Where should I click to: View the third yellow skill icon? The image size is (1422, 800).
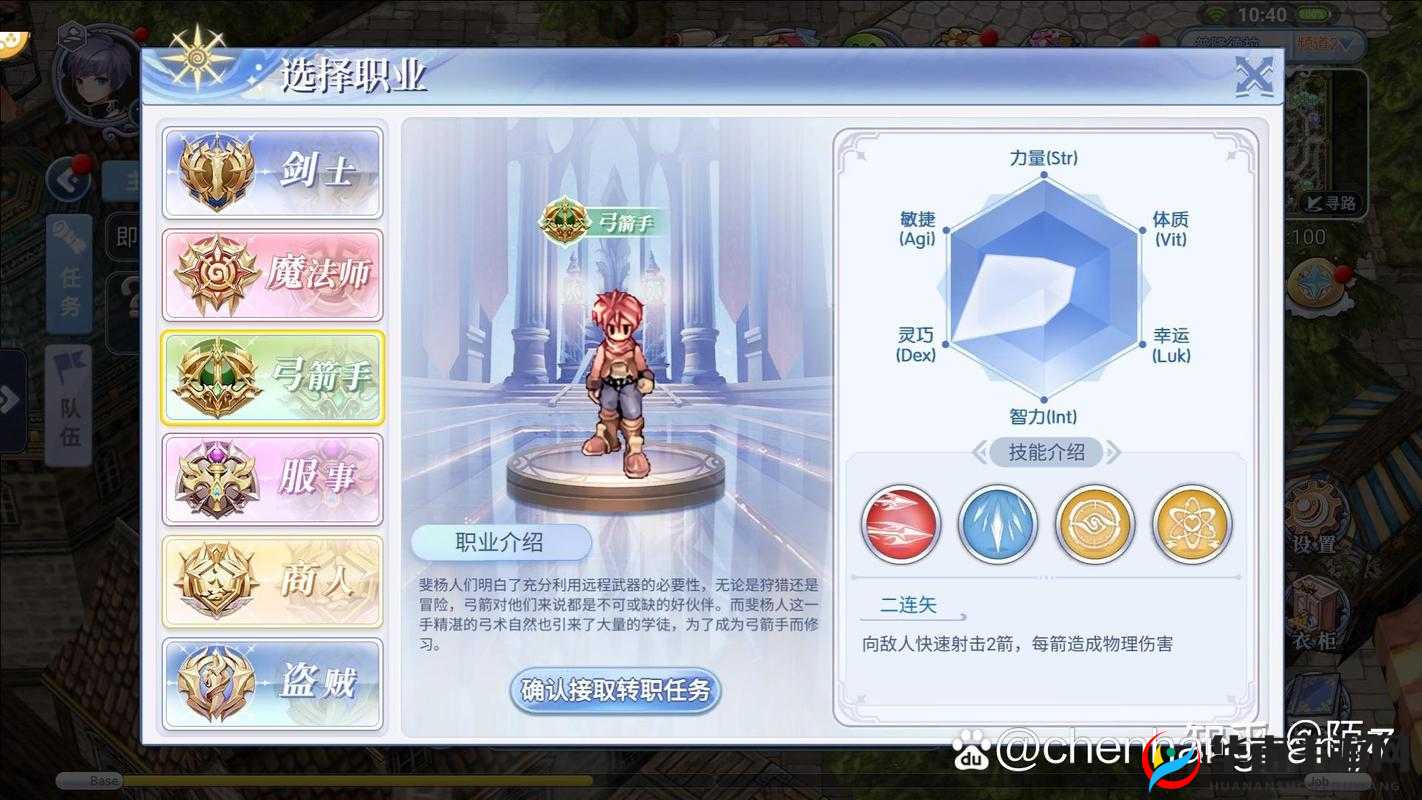click(x=1094, y=523)
